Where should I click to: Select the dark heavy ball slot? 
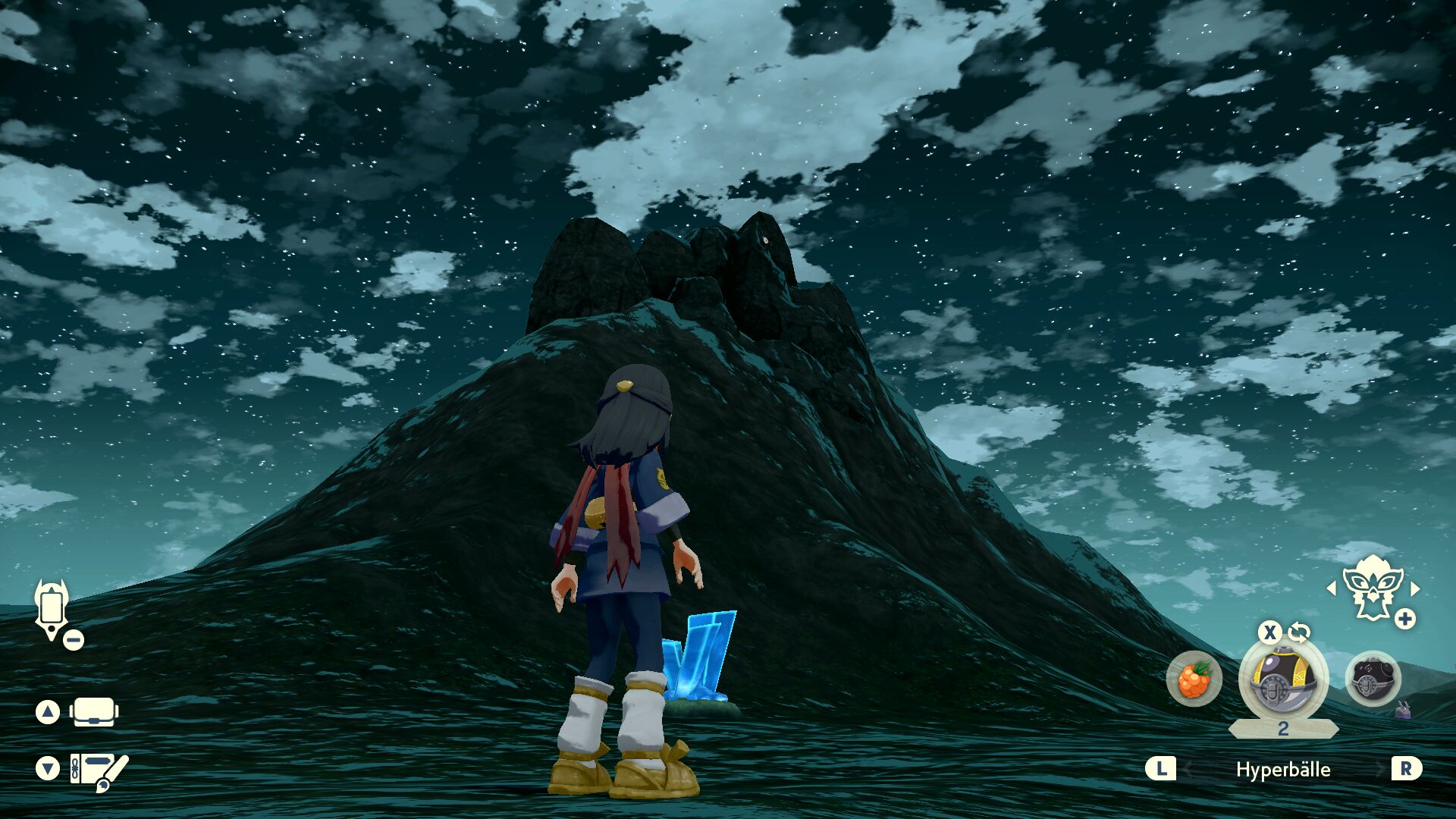[x=1372, y=679]
